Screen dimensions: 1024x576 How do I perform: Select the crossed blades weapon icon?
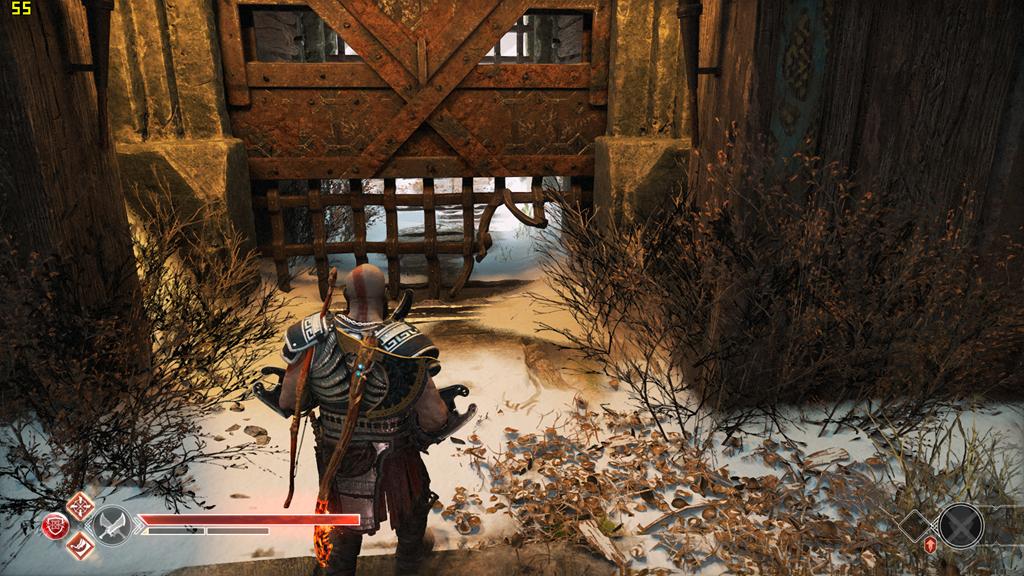pos(112,526)
